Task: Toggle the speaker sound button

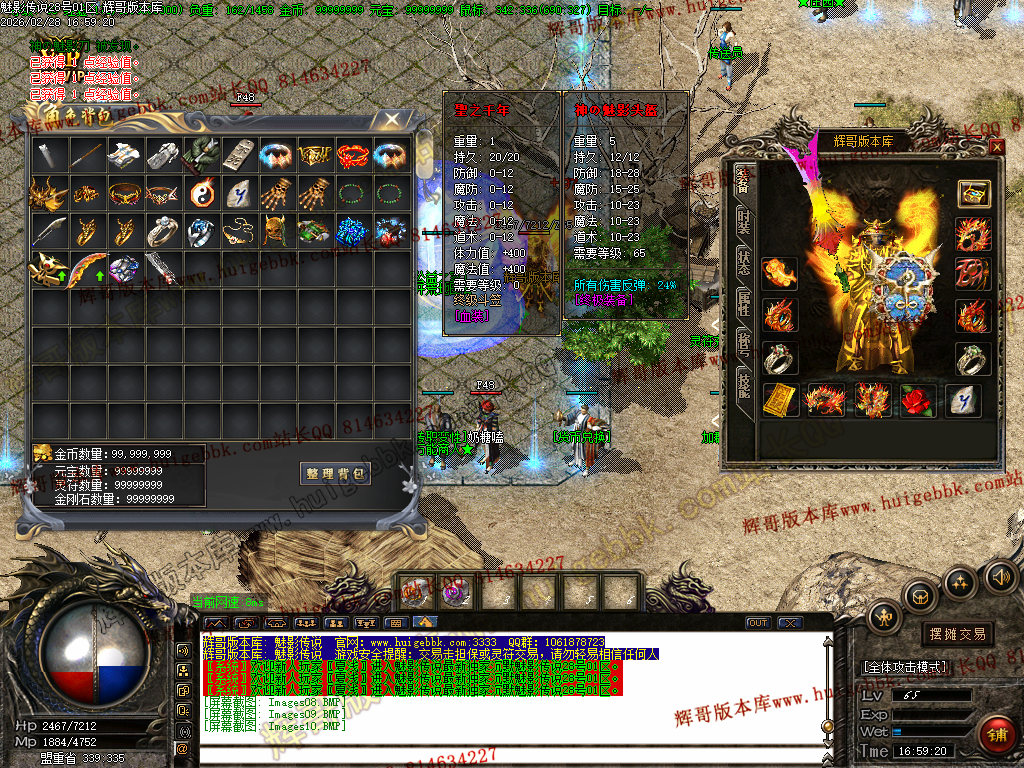Action: click(1000, 576)
